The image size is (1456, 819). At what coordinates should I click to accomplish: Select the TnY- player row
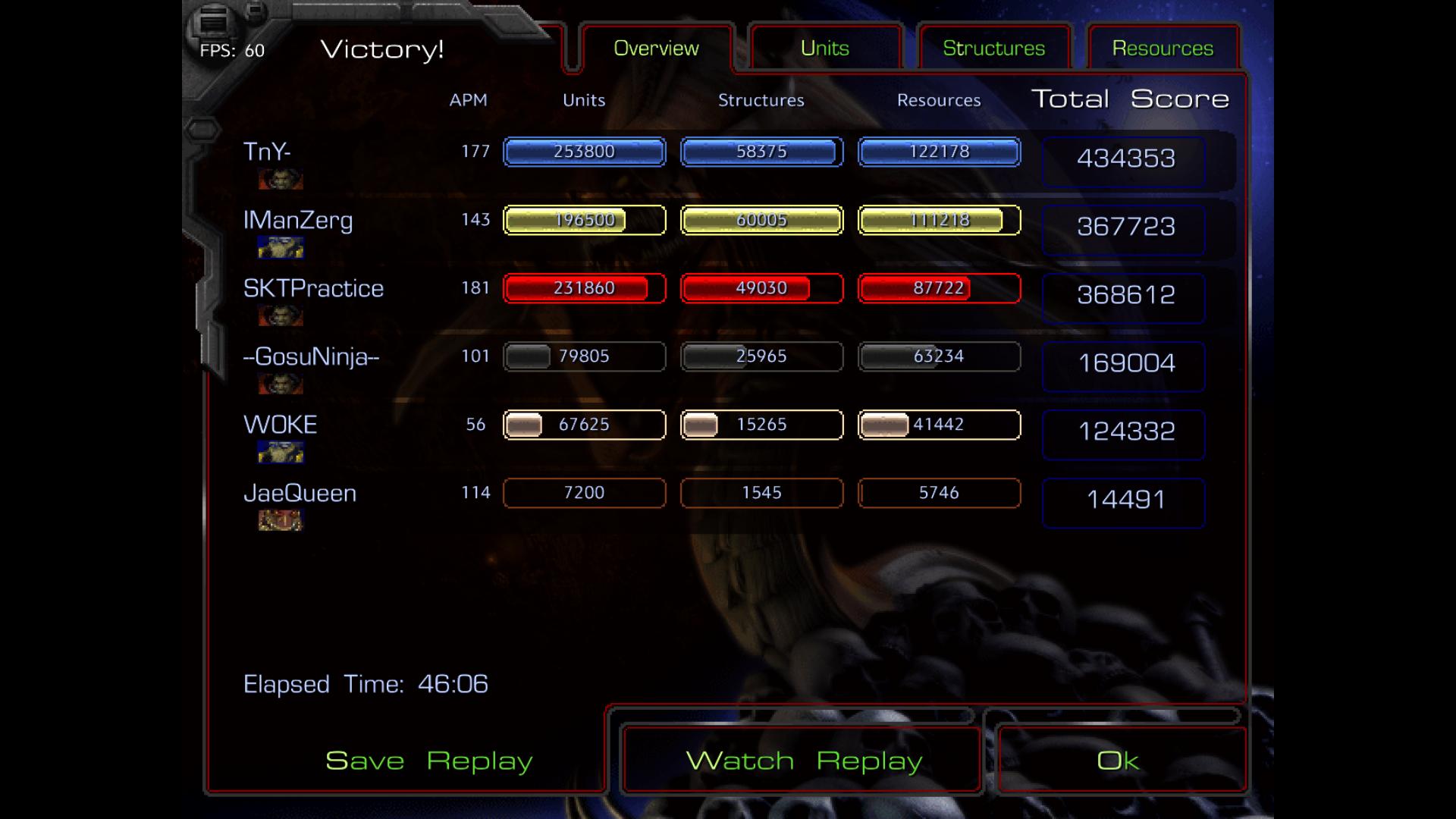(x=267, y=152)
